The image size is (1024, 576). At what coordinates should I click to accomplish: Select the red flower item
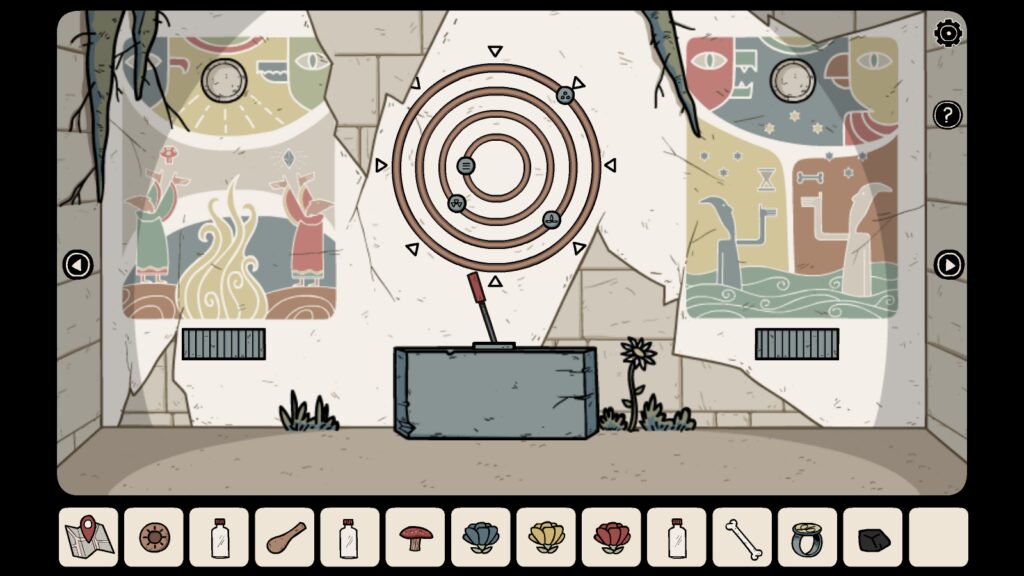pyautogui.click(x=611, y=537)
